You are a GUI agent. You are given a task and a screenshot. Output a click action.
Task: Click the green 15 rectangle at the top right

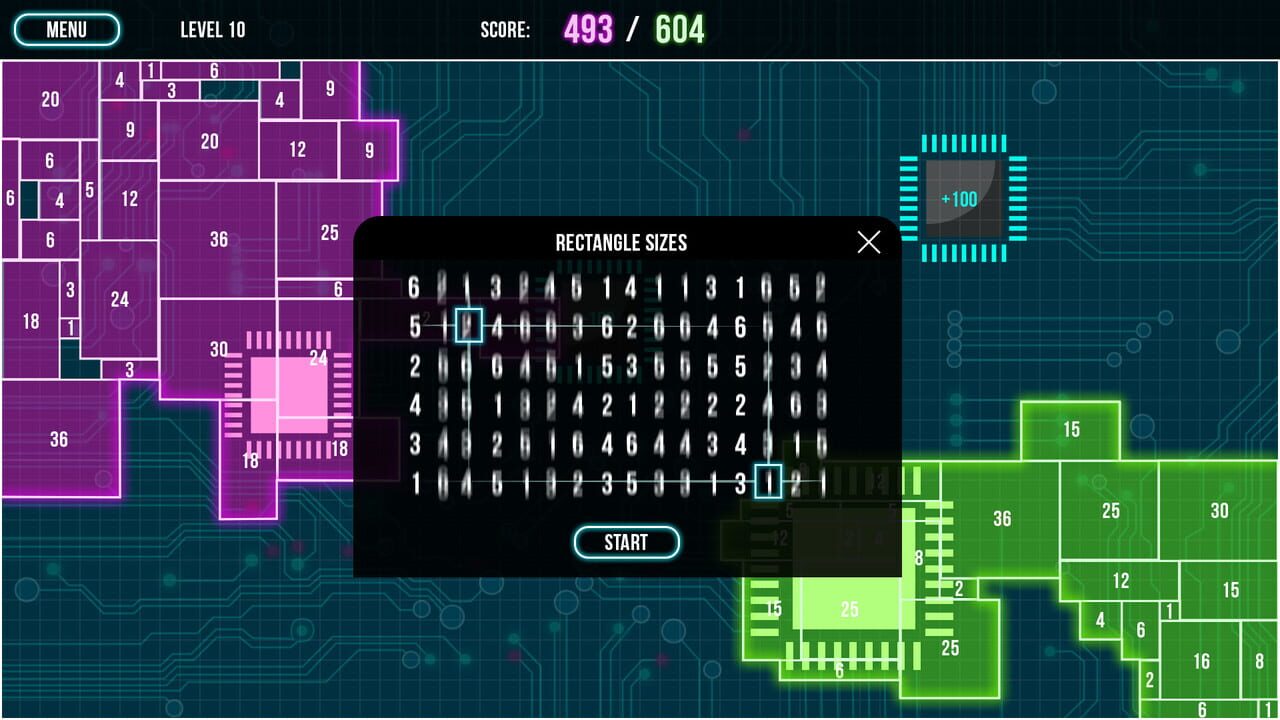pos(1071,430)
